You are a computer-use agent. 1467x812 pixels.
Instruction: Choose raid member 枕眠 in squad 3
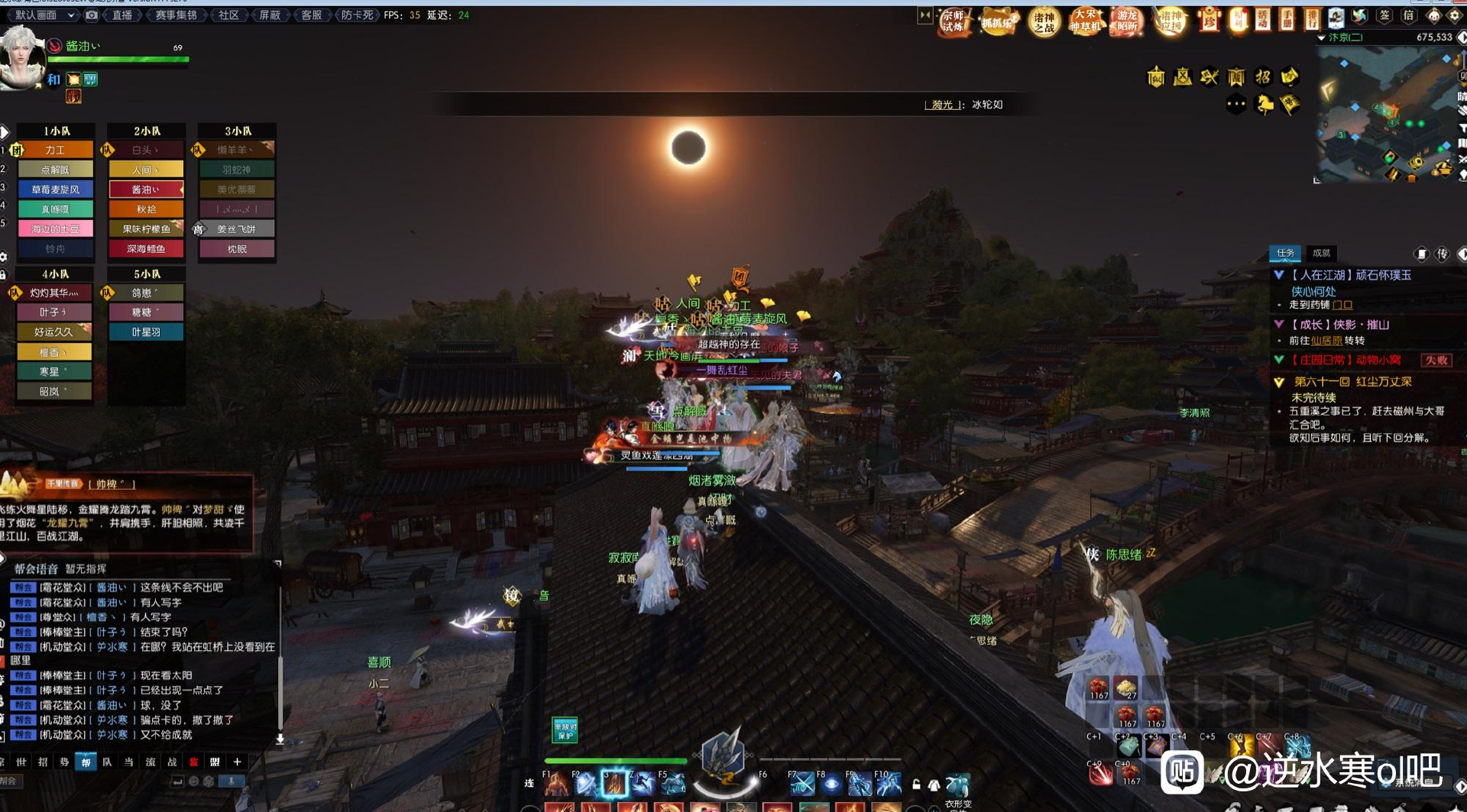coord(237,249)
